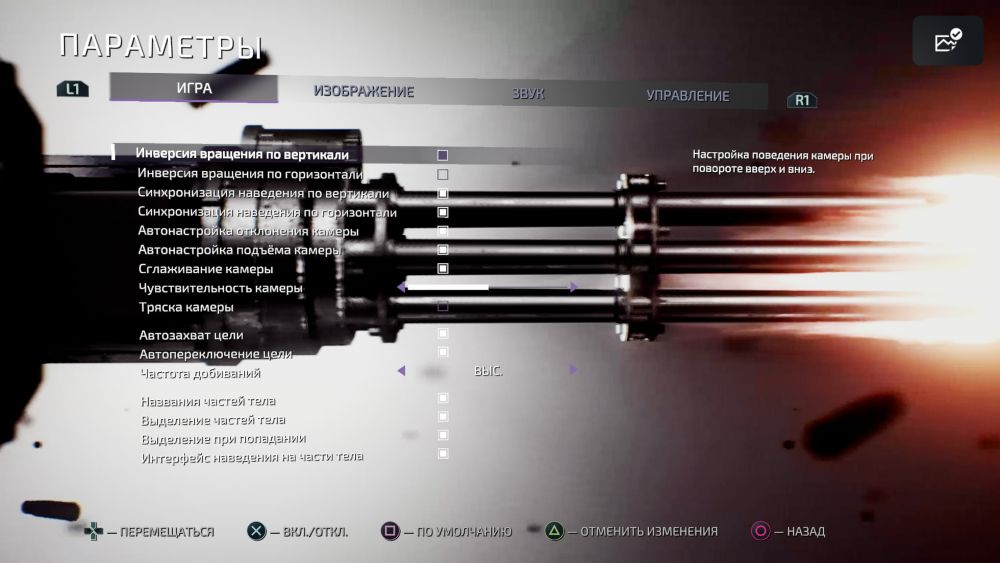Screen dimensions: 1000x563
Task: Select the УПРАВЛЕНИЕ tab
Action: tap(687, 96)
